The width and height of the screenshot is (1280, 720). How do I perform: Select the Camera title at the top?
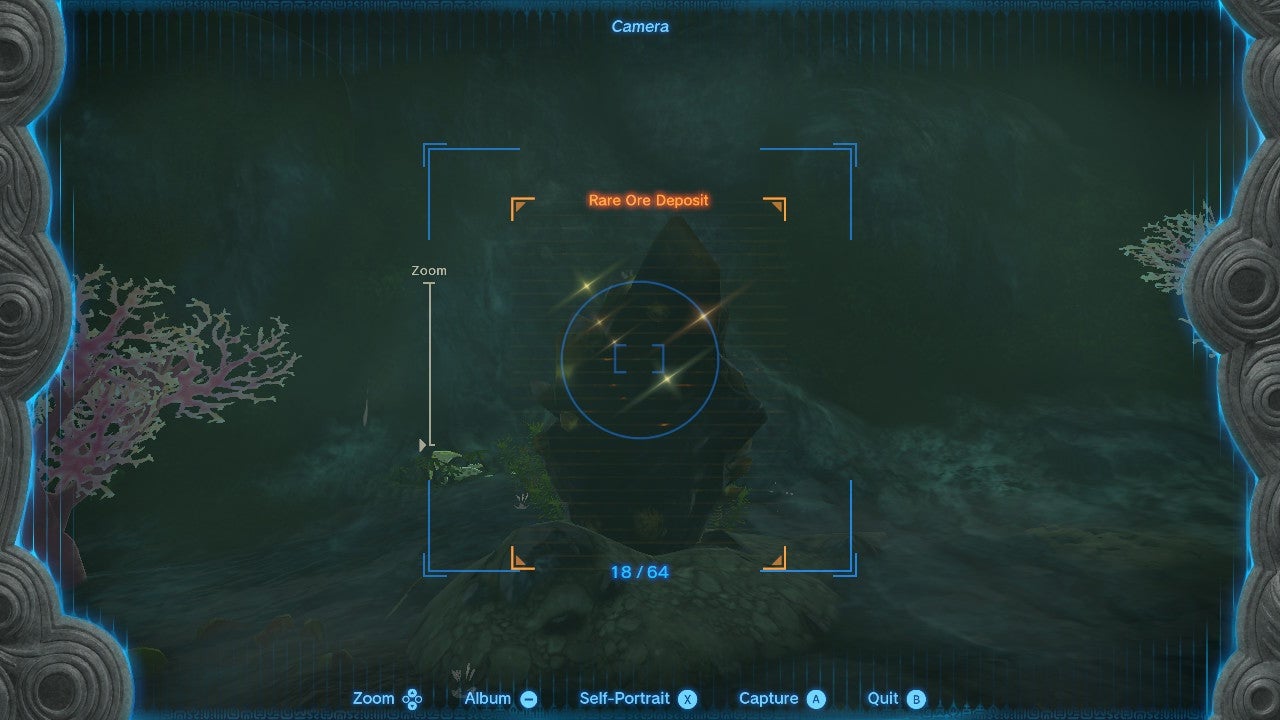click(x=640, y=26)
